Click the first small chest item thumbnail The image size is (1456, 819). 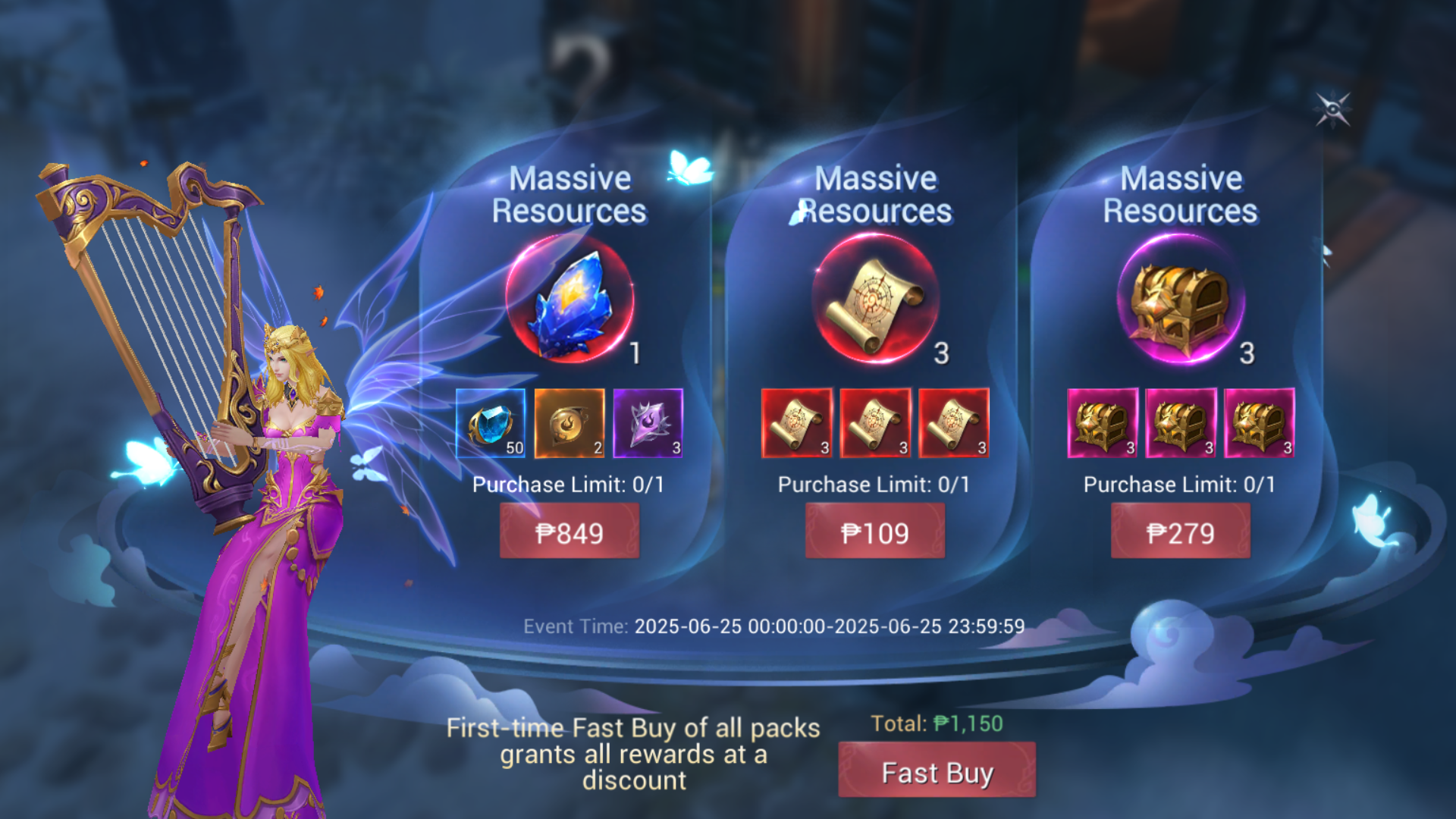point(1103,423)
